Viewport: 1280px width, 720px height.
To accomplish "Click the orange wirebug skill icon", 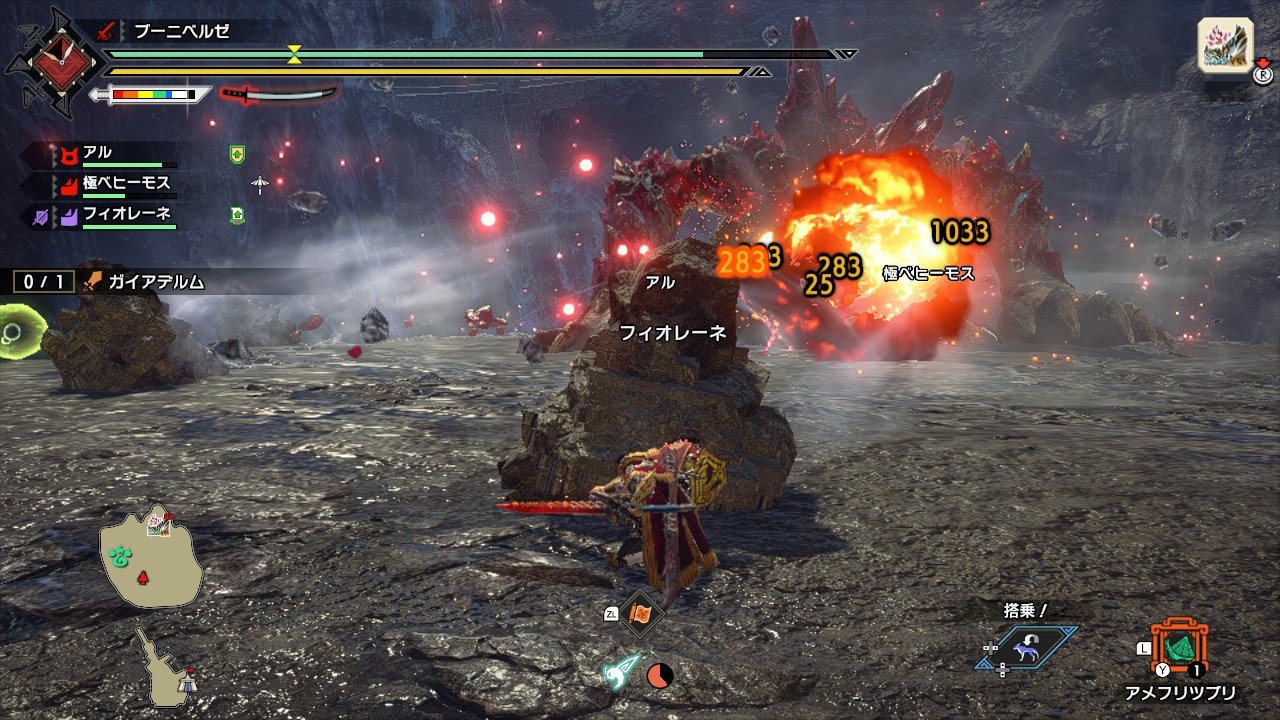I will (640, 614).
